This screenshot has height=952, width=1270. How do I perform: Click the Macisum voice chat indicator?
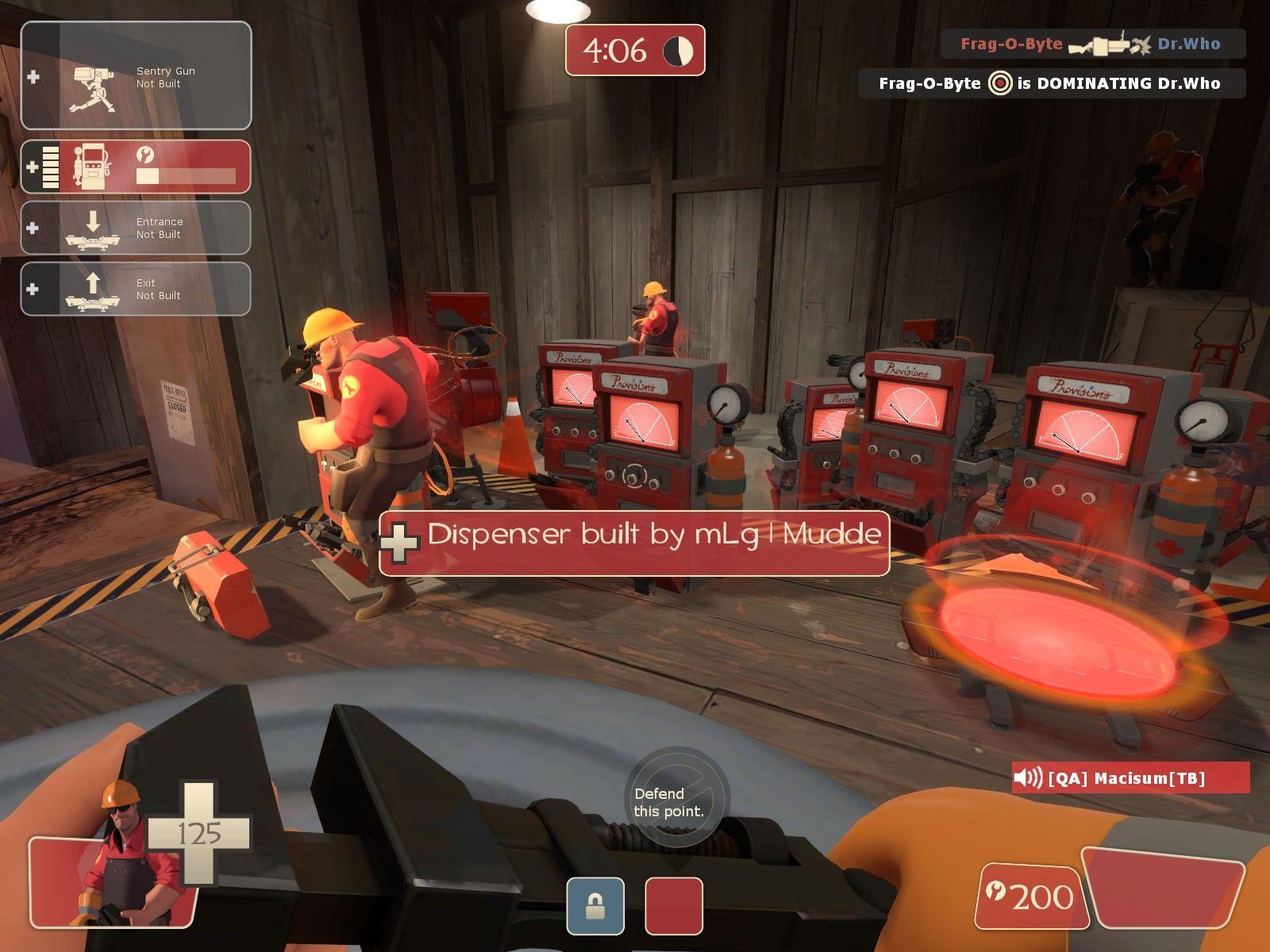coord(1130,777)
